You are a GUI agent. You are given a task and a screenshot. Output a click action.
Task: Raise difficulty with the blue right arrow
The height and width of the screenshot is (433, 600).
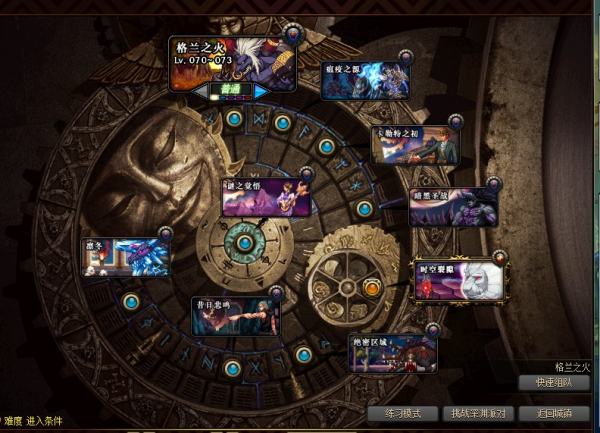coord(260,91)
